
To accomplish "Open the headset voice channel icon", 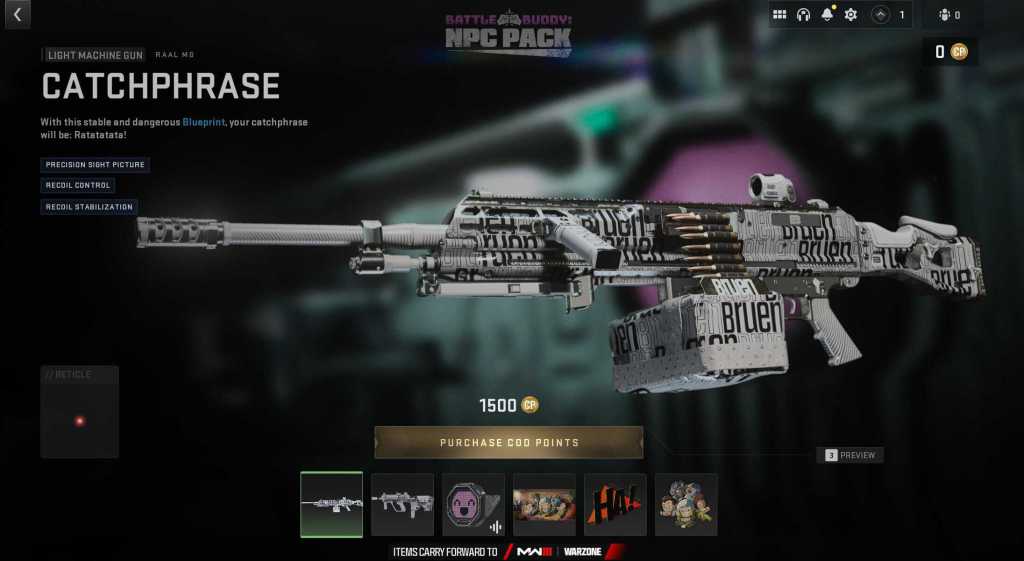I will click(x=803, y=15).
